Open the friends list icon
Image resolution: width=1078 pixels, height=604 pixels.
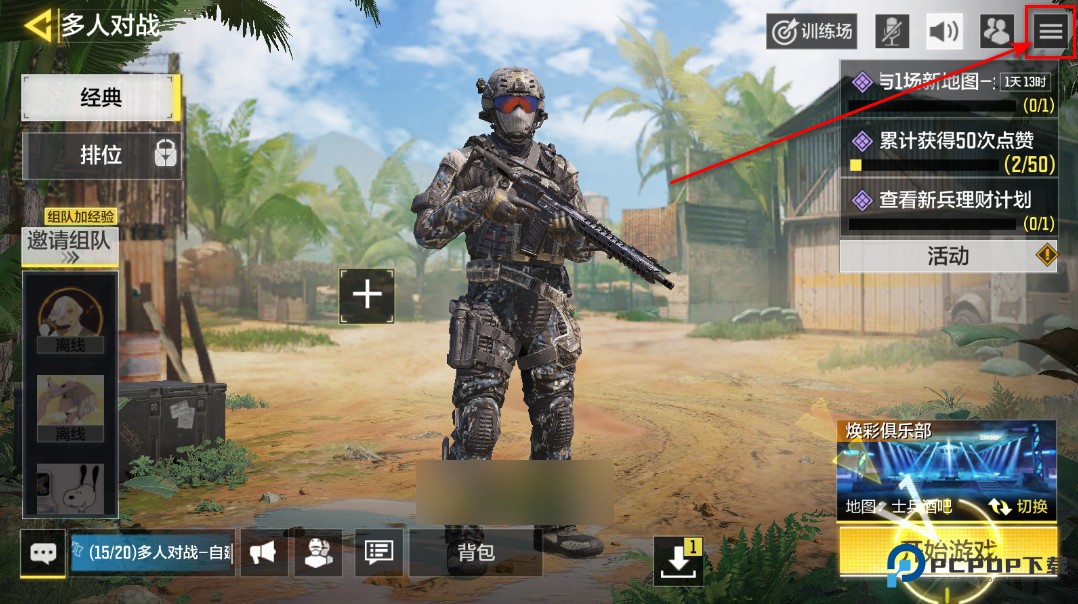tap(996, 32)
